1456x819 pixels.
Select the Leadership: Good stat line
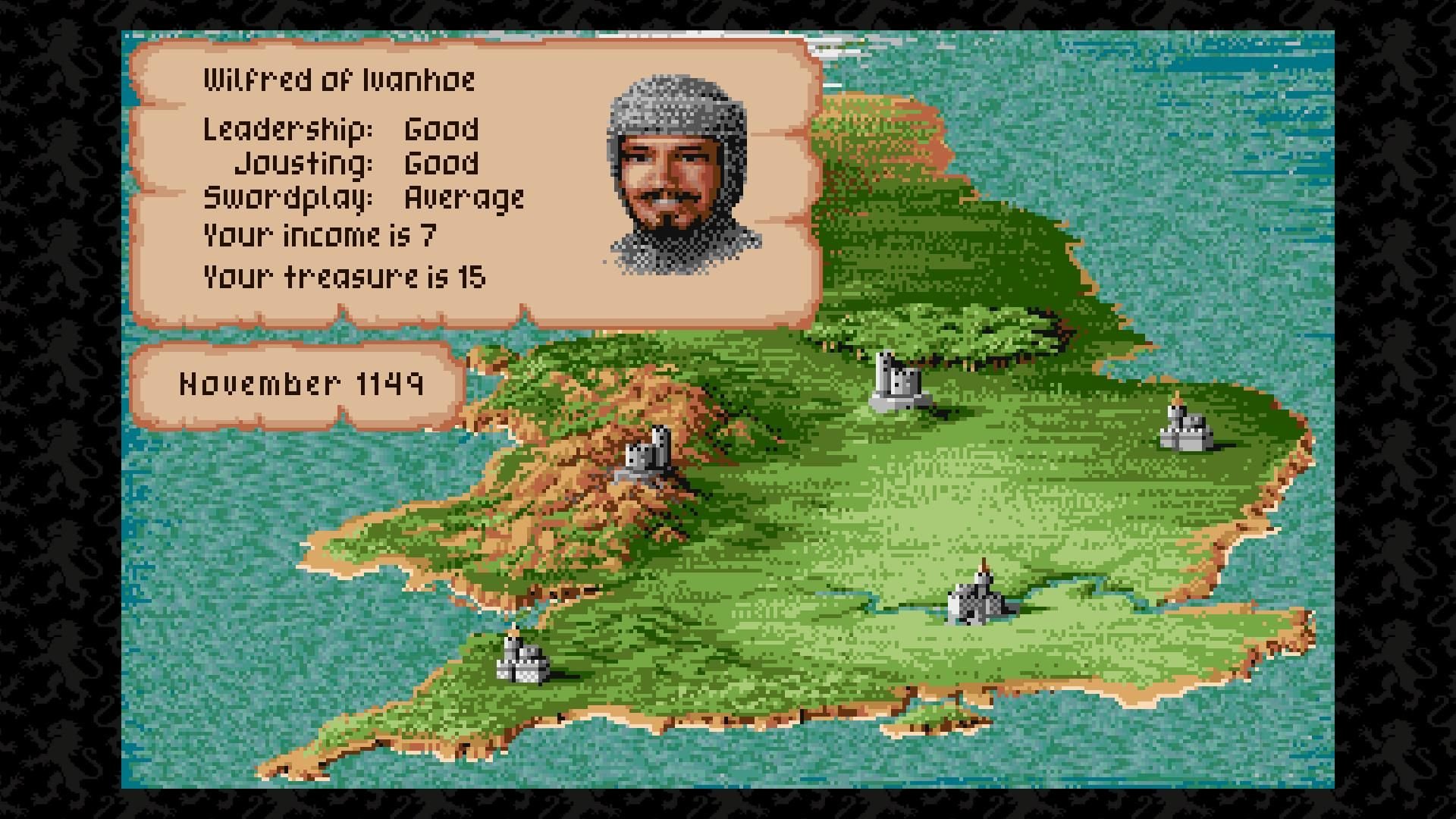pos(340,129)
